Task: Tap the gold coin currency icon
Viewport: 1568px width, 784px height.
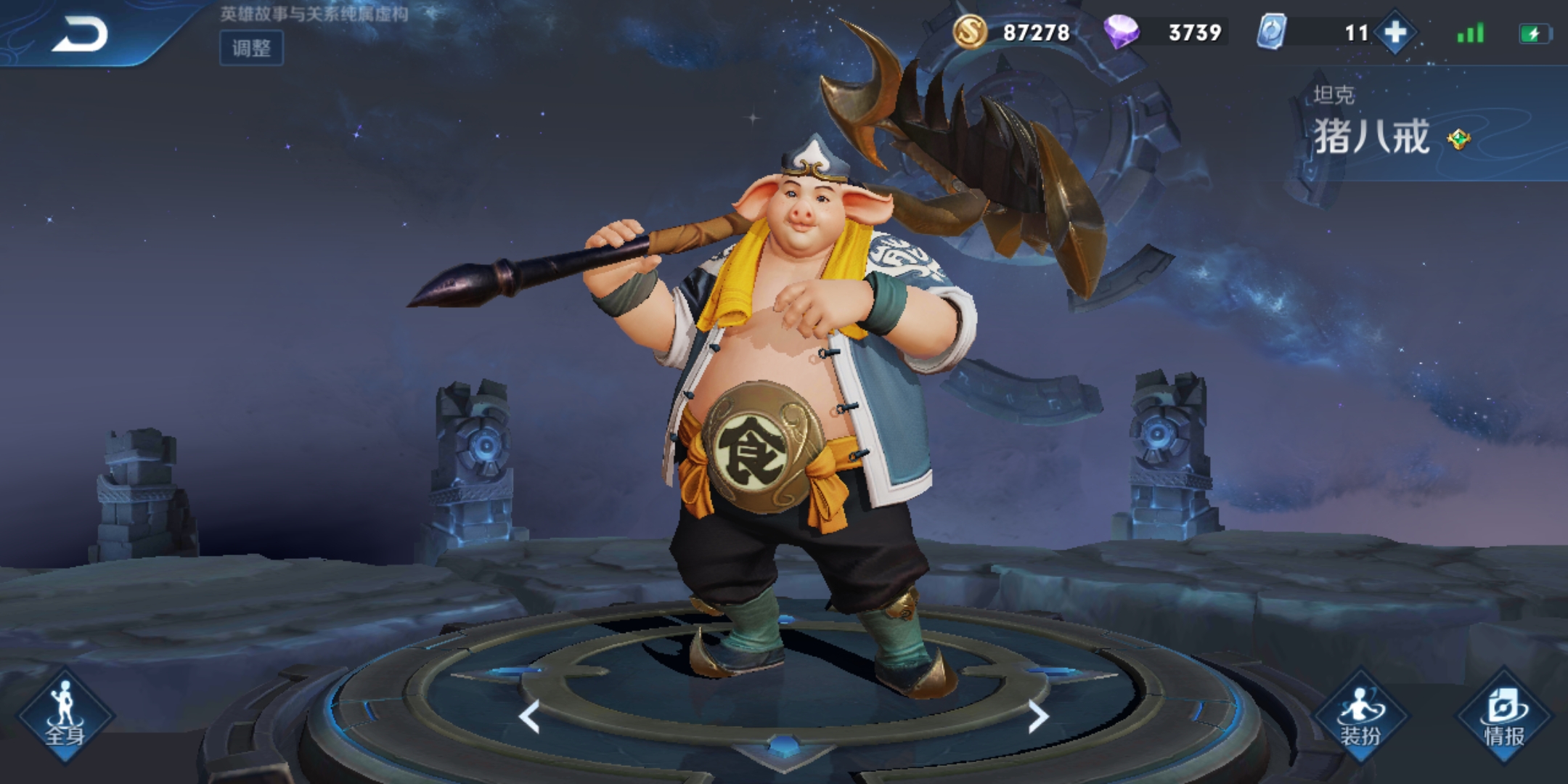Action: pos(970,32)
